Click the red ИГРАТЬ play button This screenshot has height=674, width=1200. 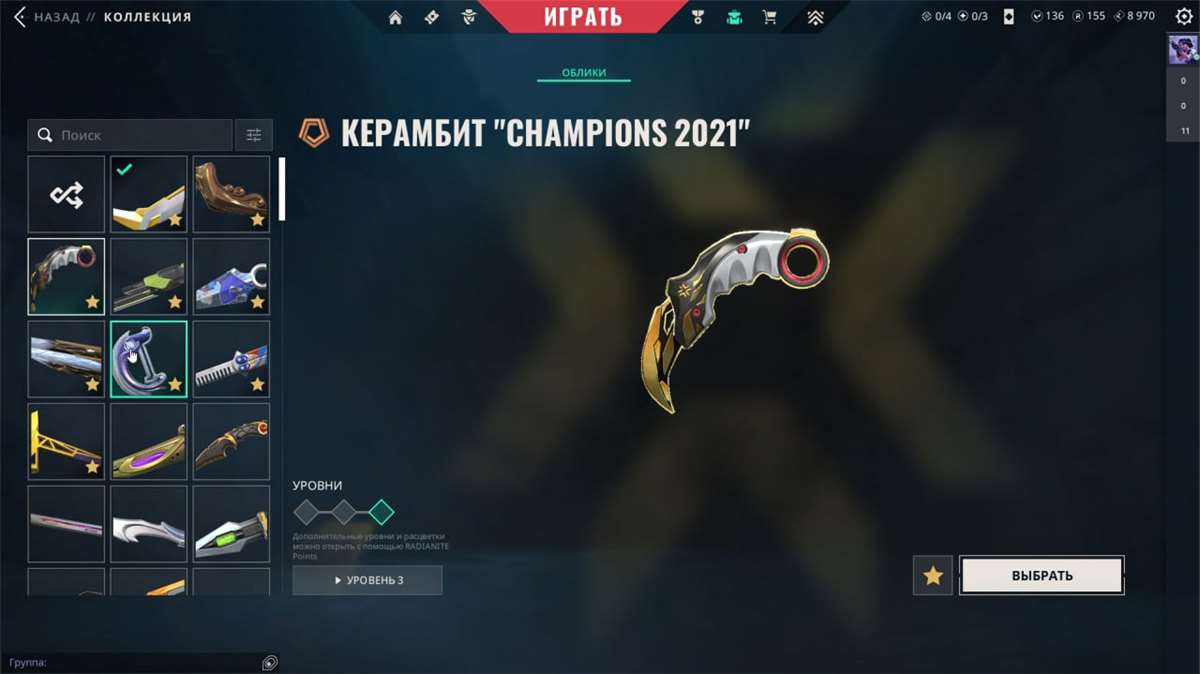coord(583,17)
